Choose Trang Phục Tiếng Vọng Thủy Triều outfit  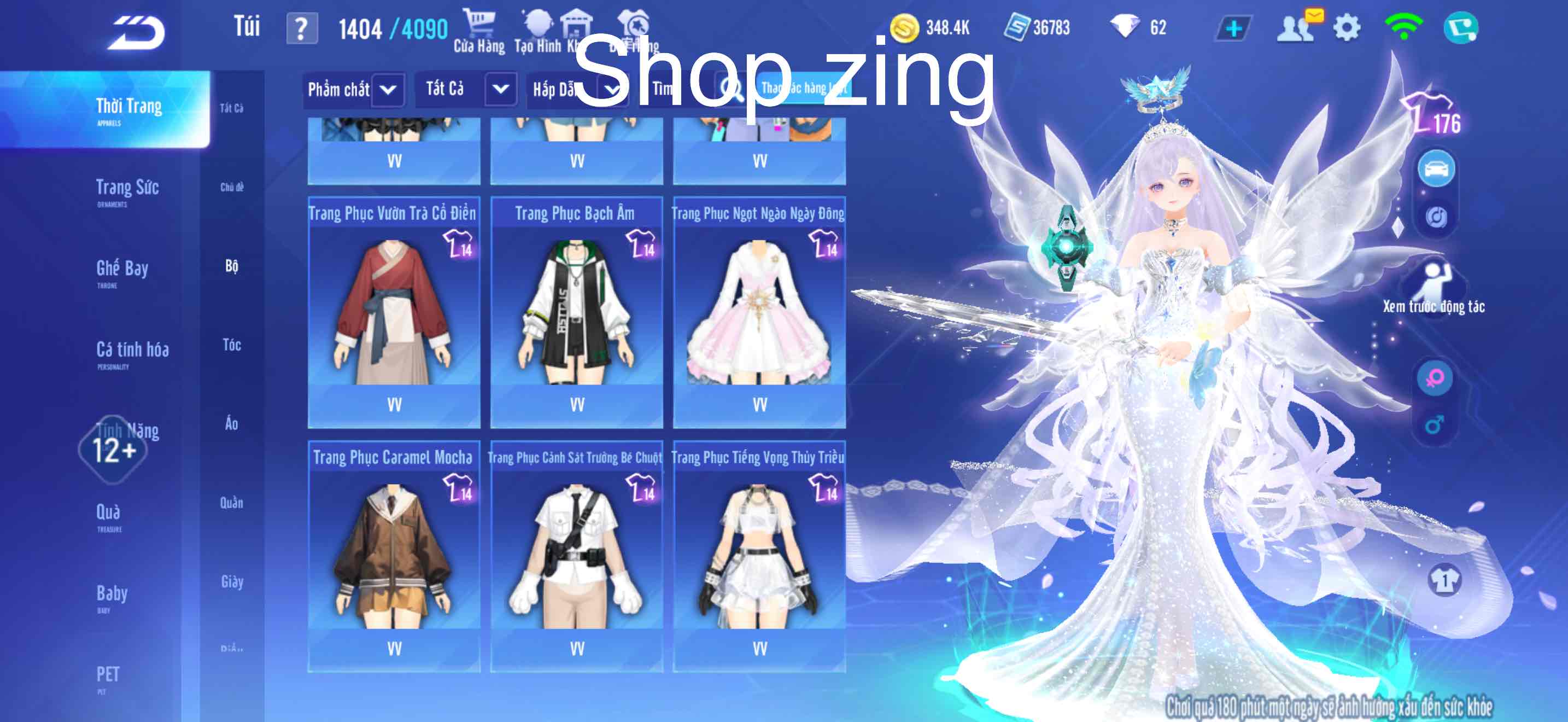click(759, 555)
